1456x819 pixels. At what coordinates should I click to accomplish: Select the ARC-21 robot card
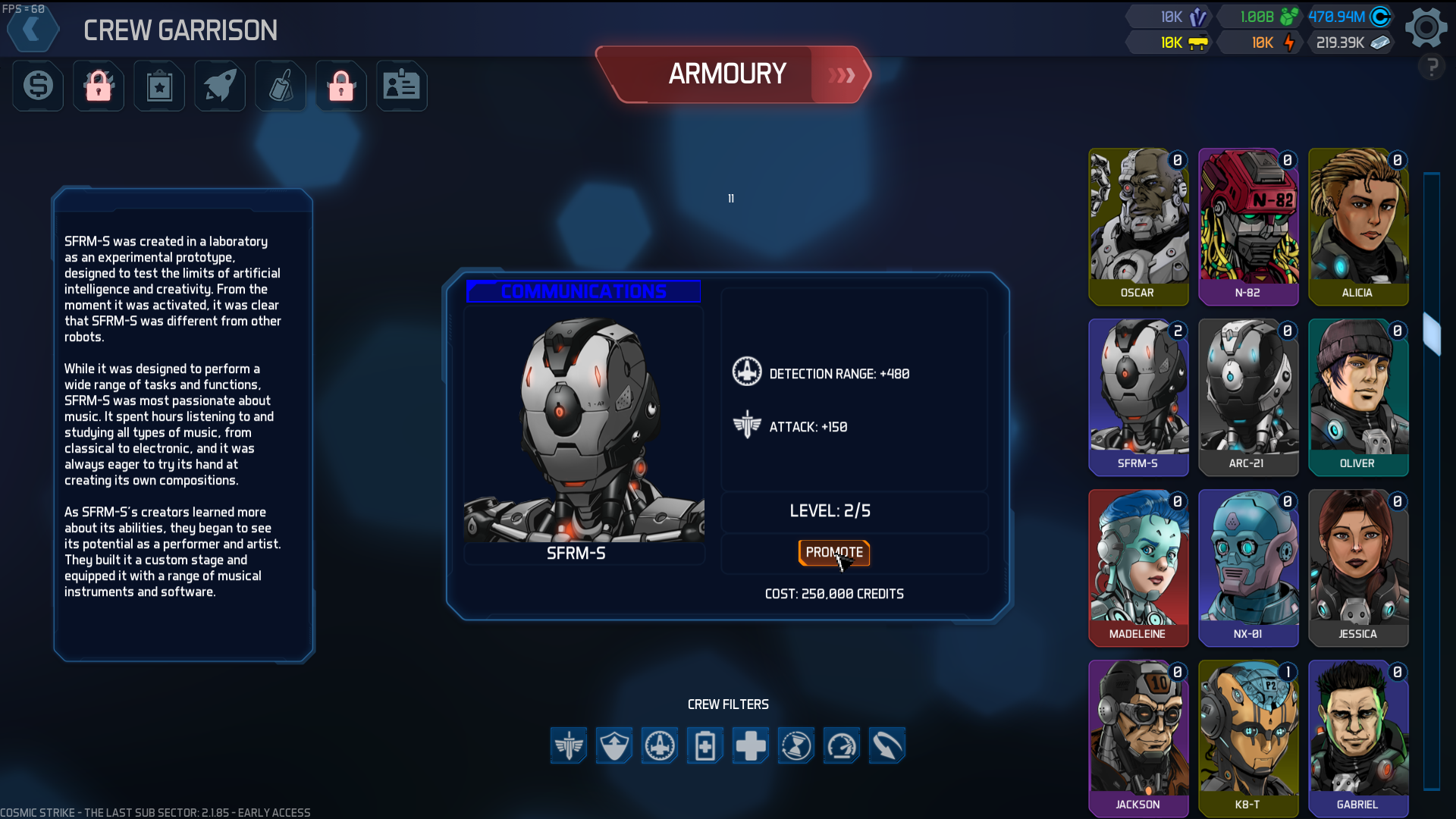click(x=1248, y=397)
